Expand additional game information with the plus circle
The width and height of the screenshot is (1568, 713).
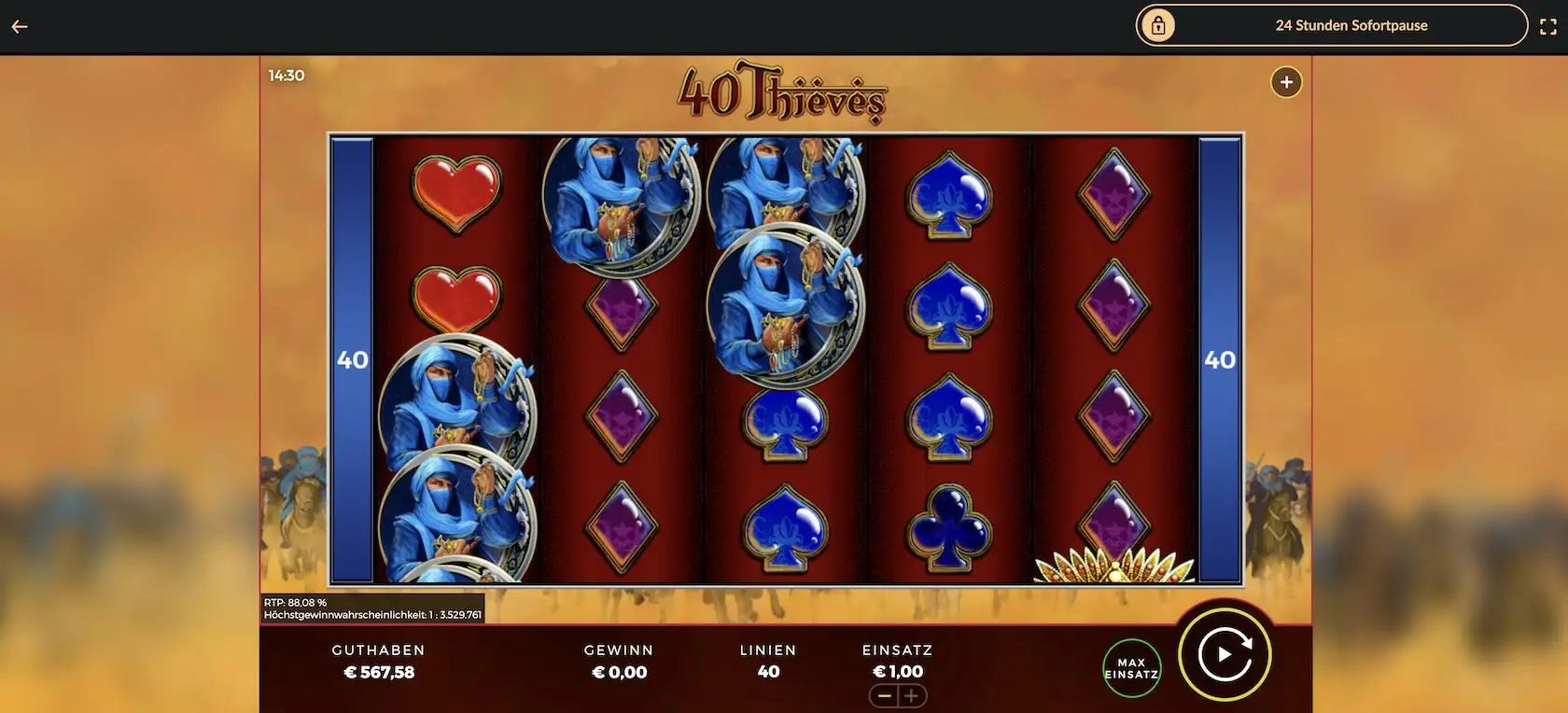(1285, 82)
